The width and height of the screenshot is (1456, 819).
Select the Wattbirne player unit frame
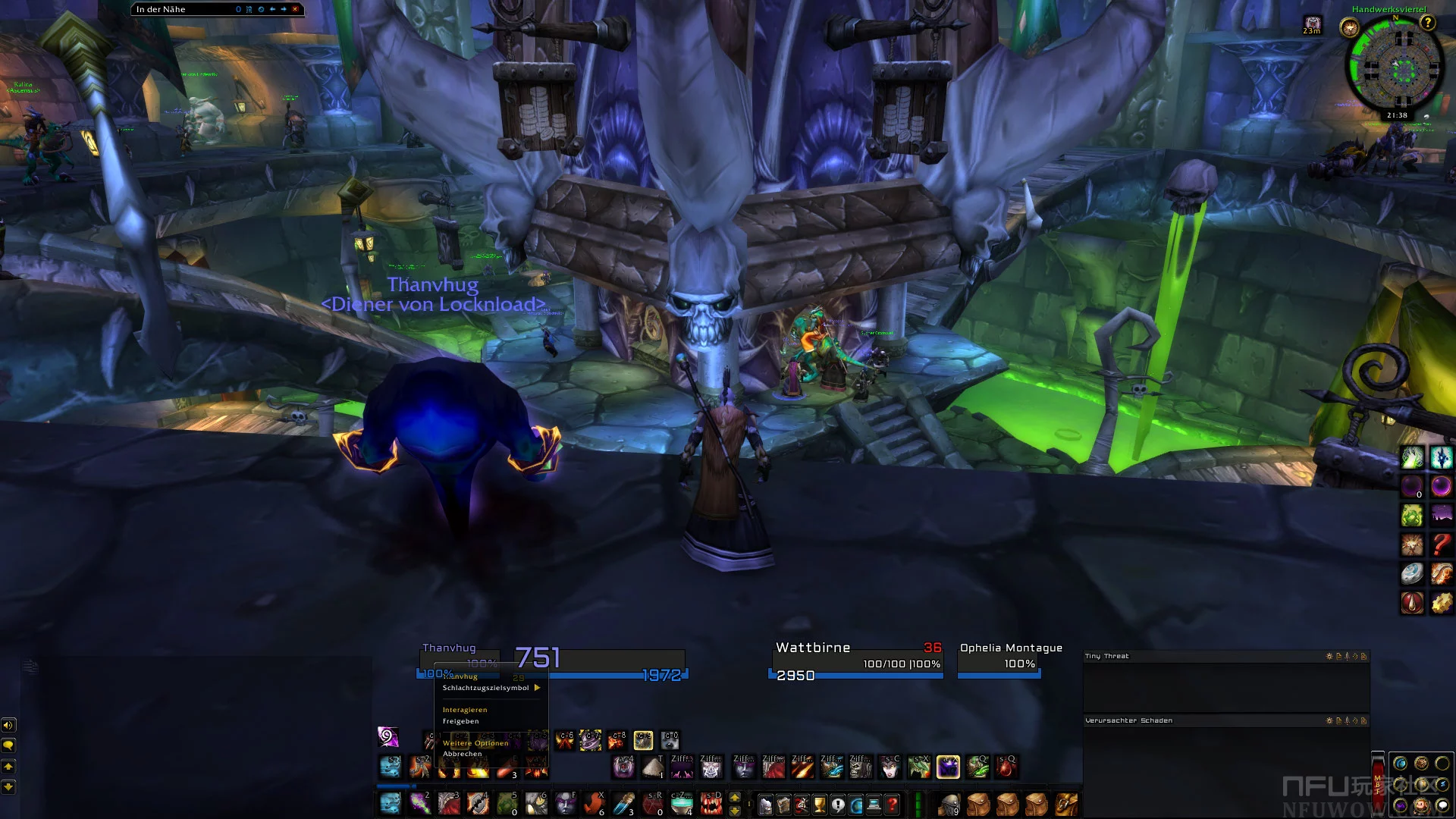(x=857, y=660)
